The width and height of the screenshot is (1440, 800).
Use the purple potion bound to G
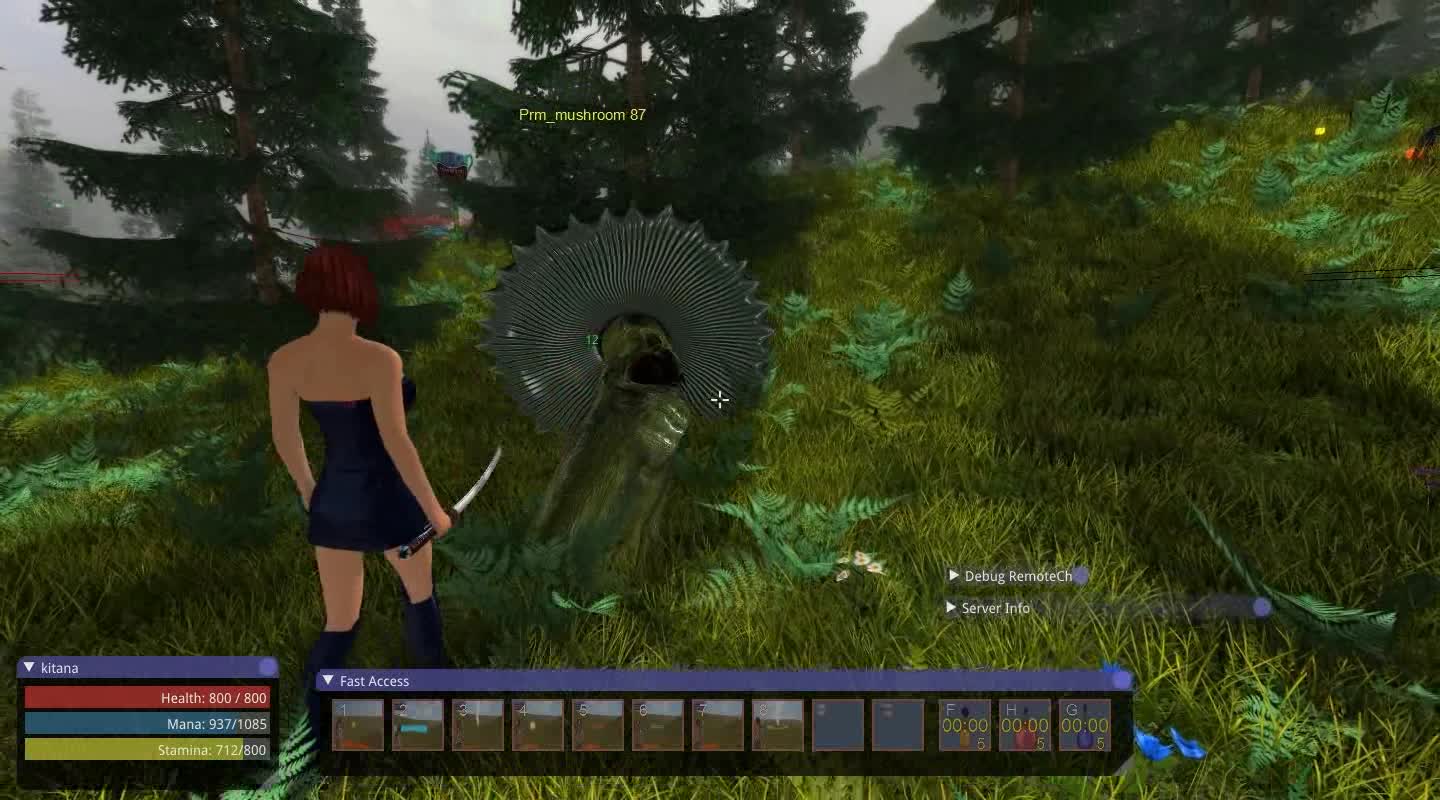click(x=1085, y=722)
